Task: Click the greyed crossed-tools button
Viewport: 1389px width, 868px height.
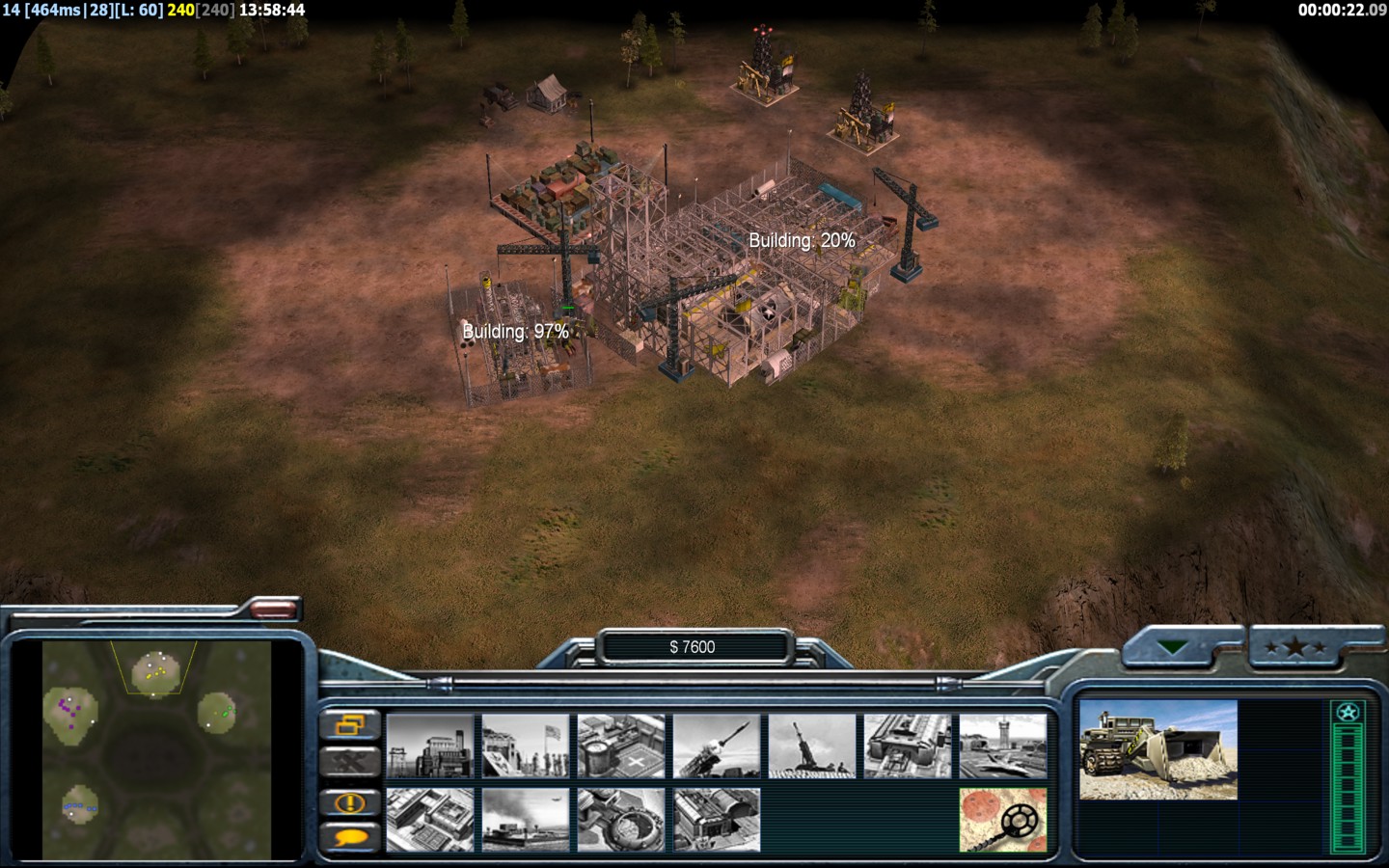Action: 349,763
